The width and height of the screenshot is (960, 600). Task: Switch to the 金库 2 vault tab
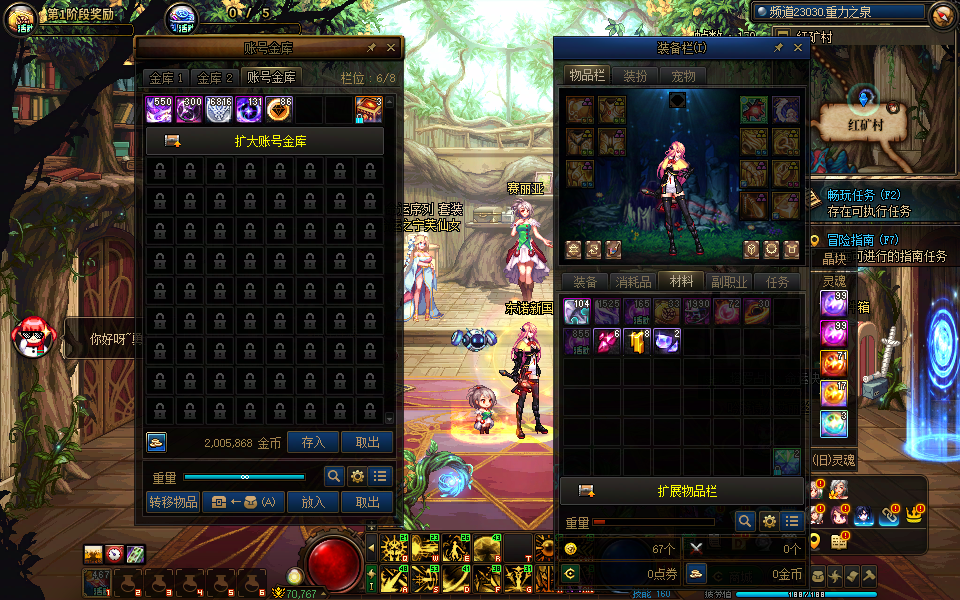click(215, 78)
